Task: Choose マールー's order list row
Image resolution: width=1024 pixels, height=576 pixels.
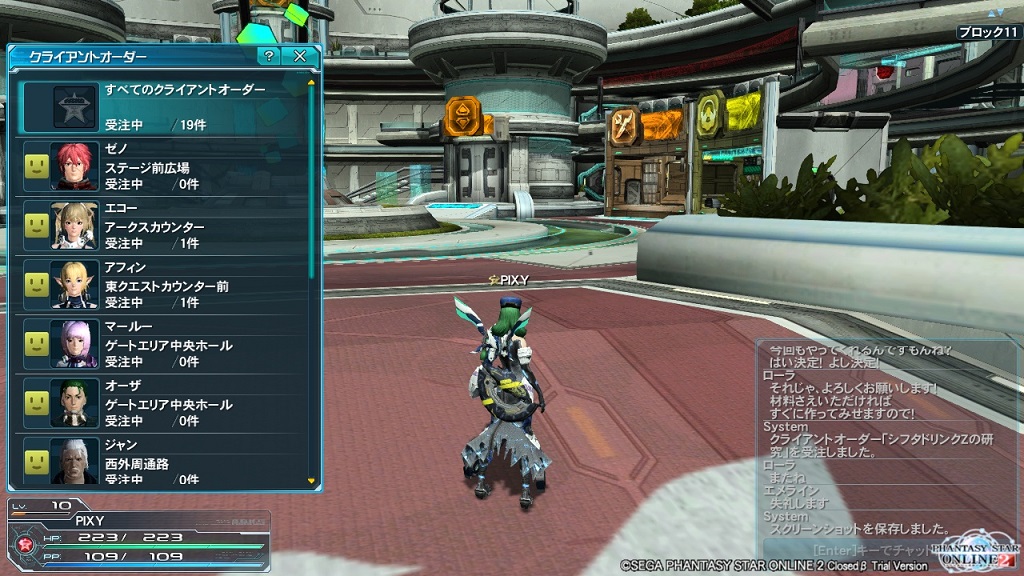Action: click(163, 344)
